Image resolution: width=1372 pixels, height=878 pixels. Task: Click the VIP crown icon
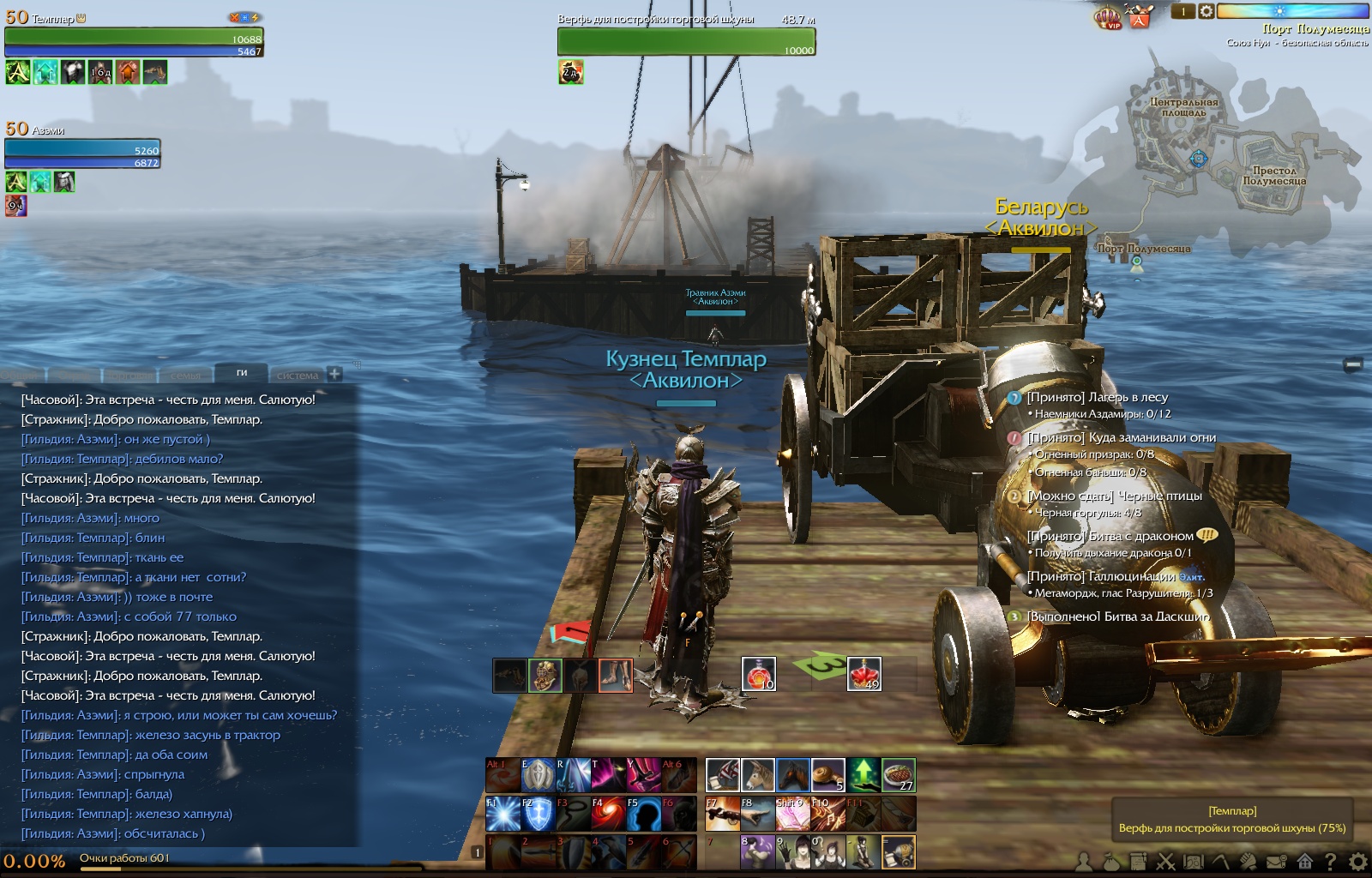[1109, 16]
